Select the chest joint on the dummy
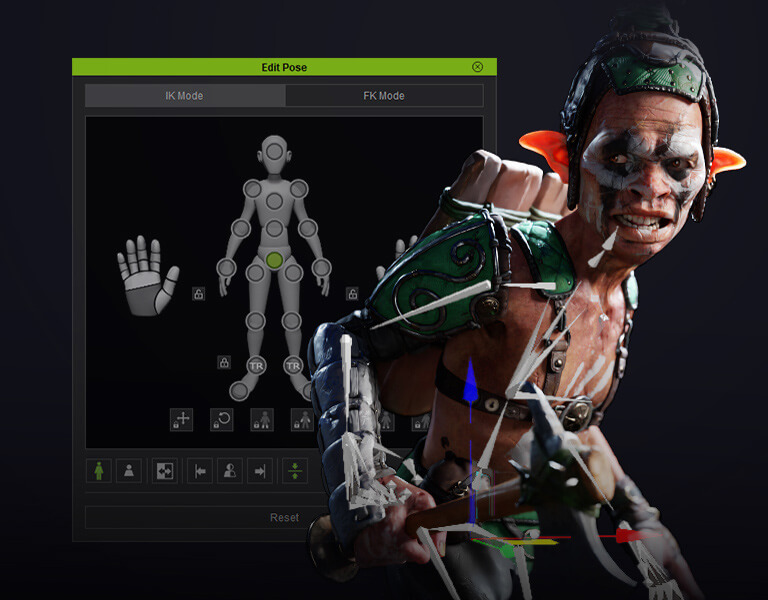The width and height of the screenshot is (768, 600). (x=274, y=201)
